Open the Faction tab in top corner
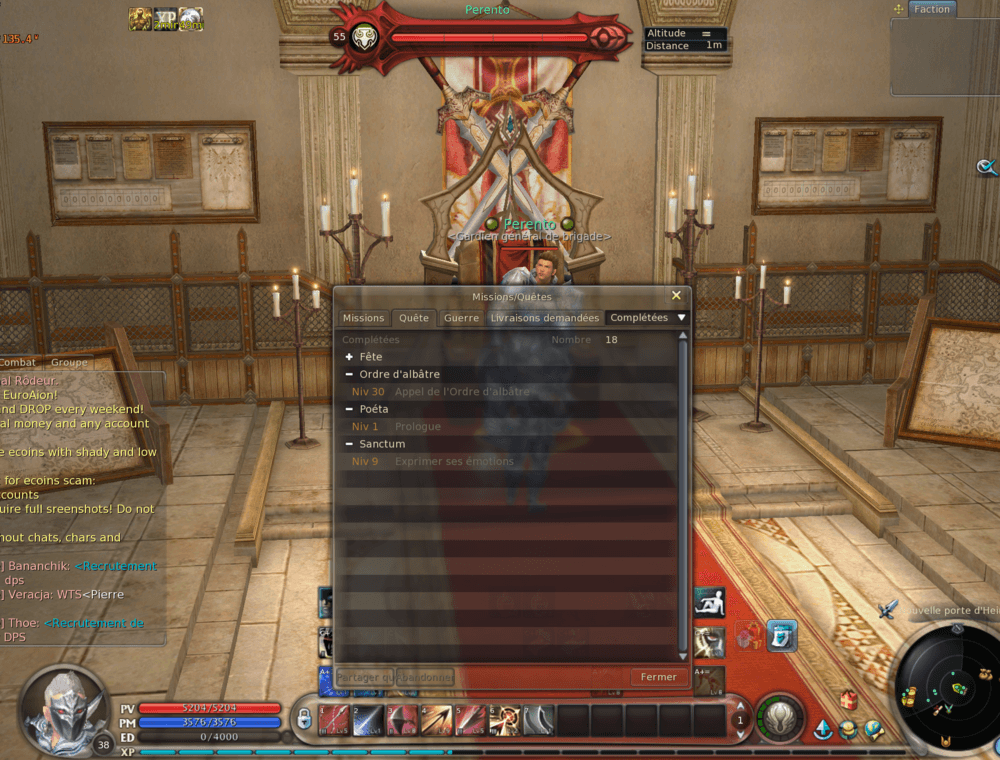Image resolution: width=1000 pixels, height=760 pixels. (x=931, y=9)
